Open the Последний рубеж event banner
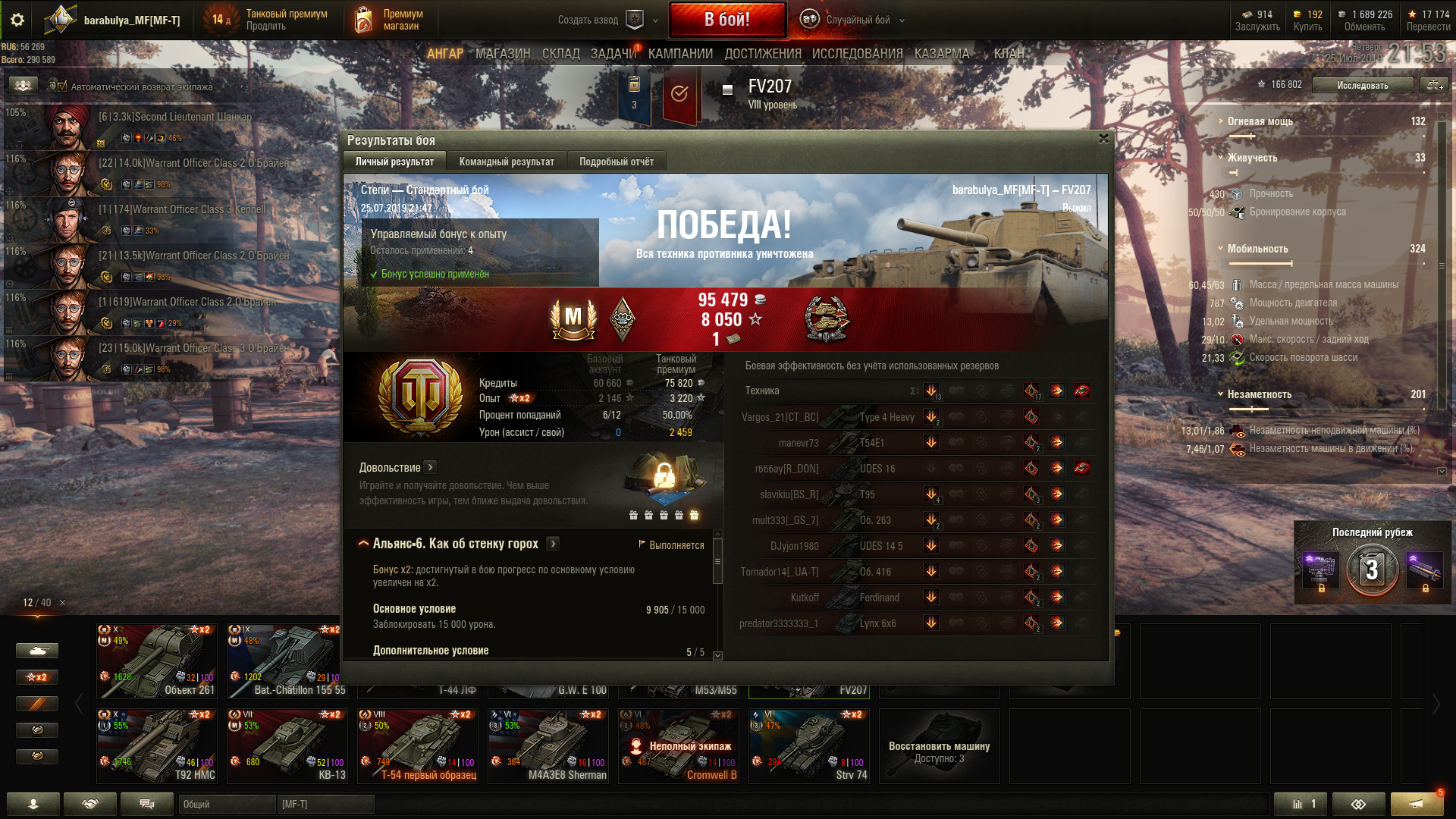This screenshot has height=819, width=1456. pyautogui.click(x=1372, y=563)
